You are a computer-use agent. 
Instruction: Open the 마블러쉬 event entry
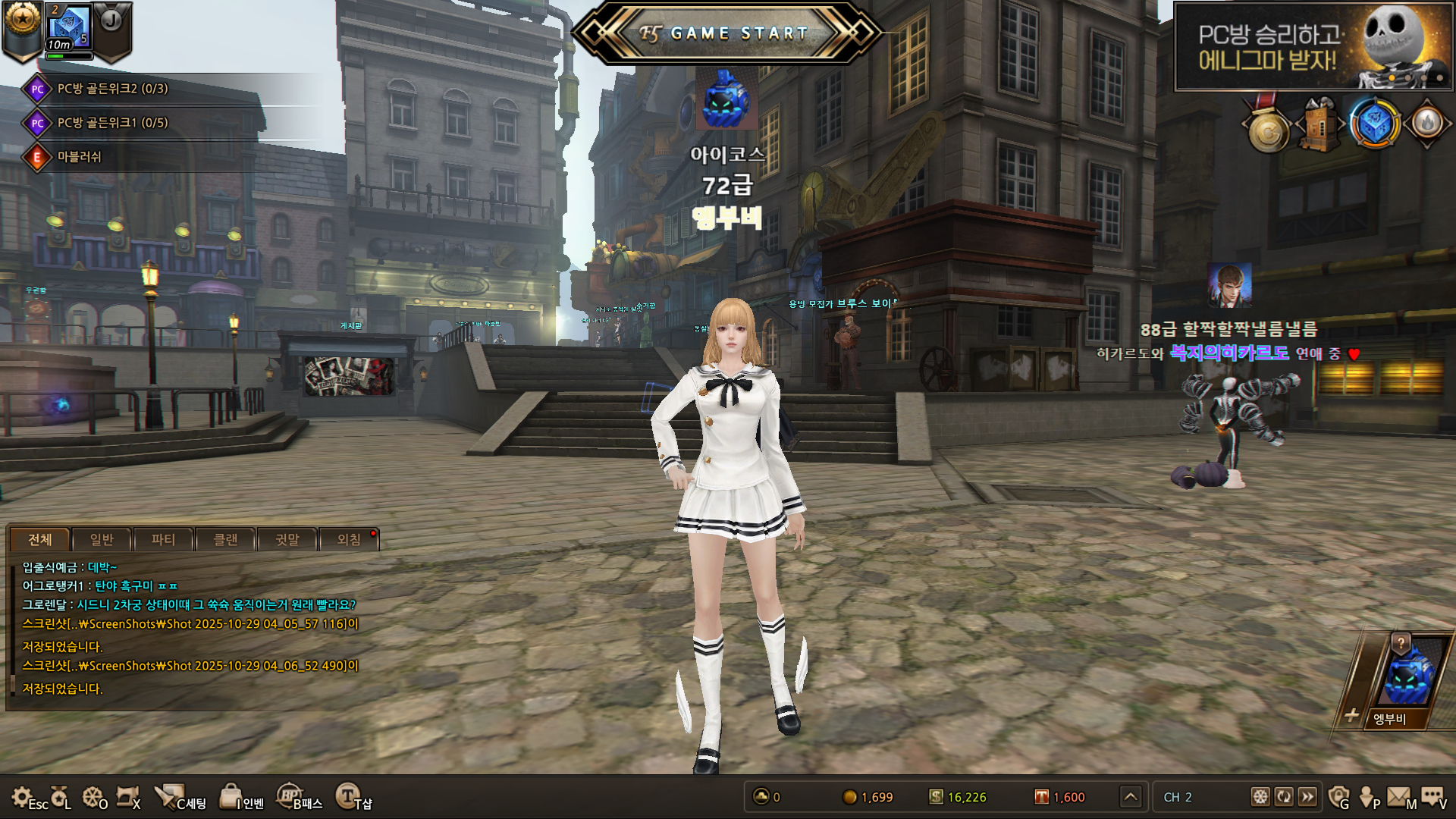tap(79, 157)
